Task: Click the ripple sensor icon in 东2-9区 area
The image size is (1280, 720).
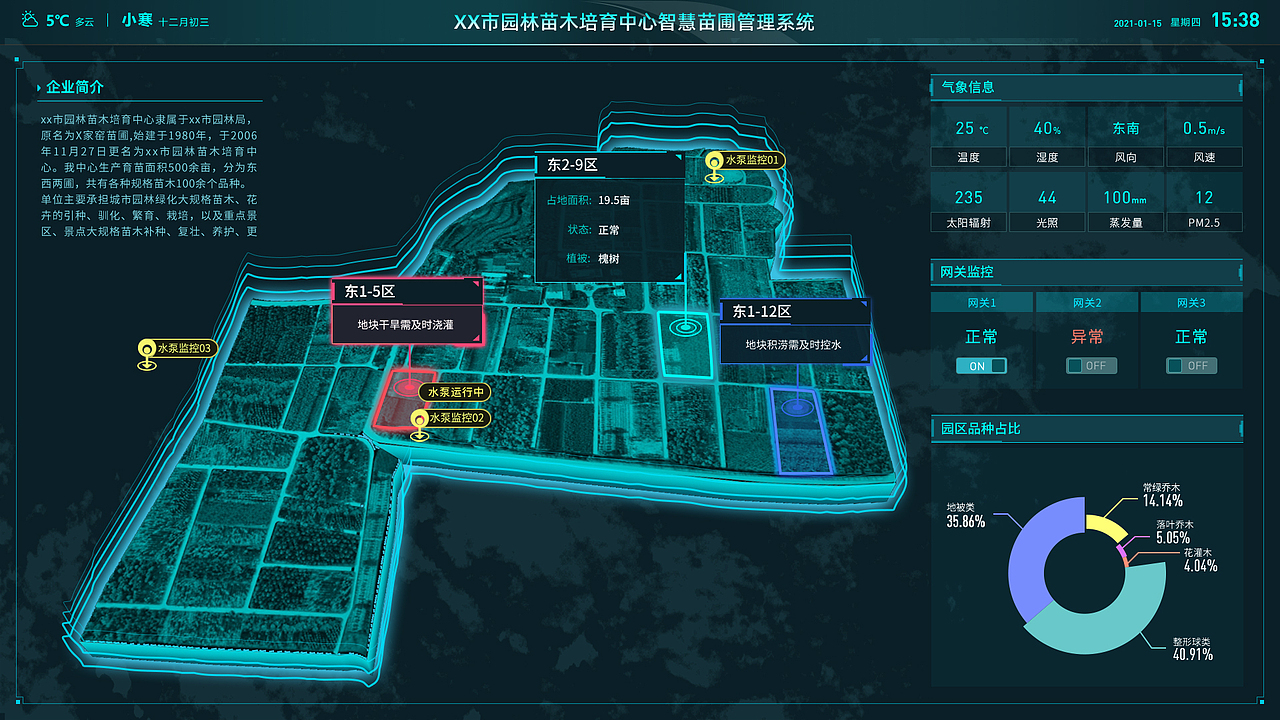Action: point(686,325)
